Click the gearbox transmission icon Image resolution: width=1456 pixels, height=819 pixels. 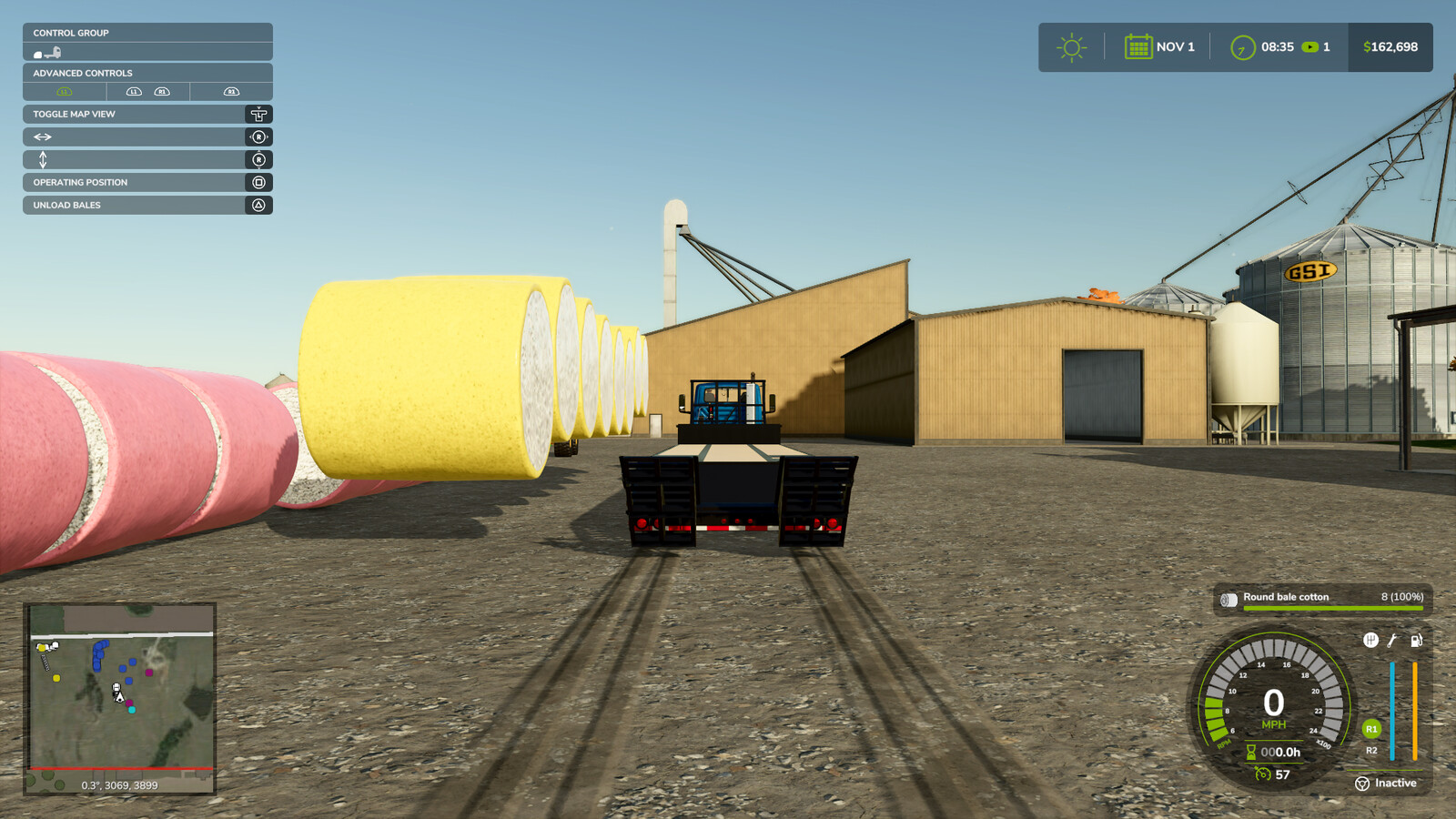pos(1371,640)
